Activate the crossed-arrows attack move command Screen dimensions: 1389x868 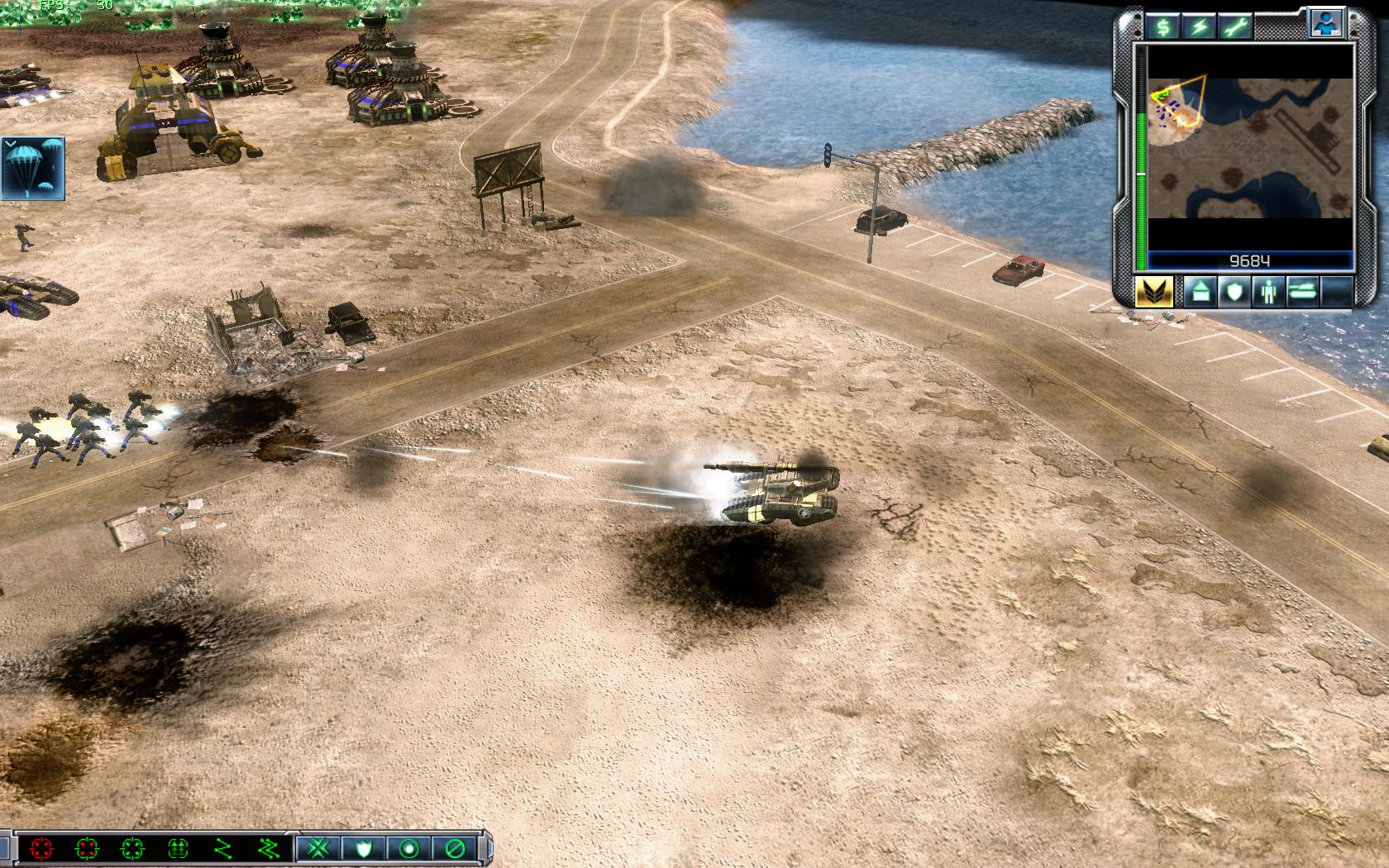tap(319, 848)
